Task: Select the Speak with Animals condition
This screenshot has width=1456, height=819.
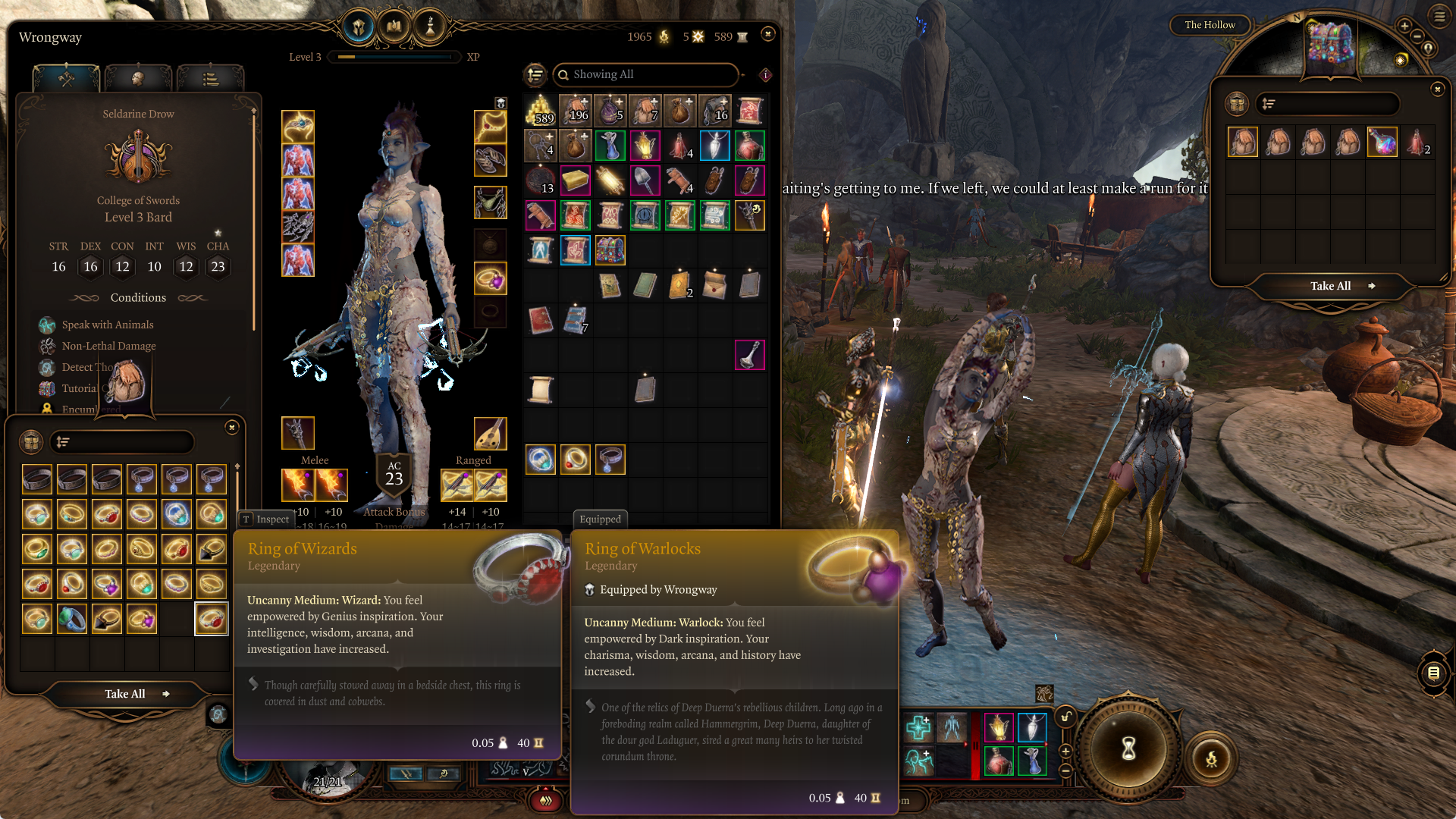Action: [108, 325]
